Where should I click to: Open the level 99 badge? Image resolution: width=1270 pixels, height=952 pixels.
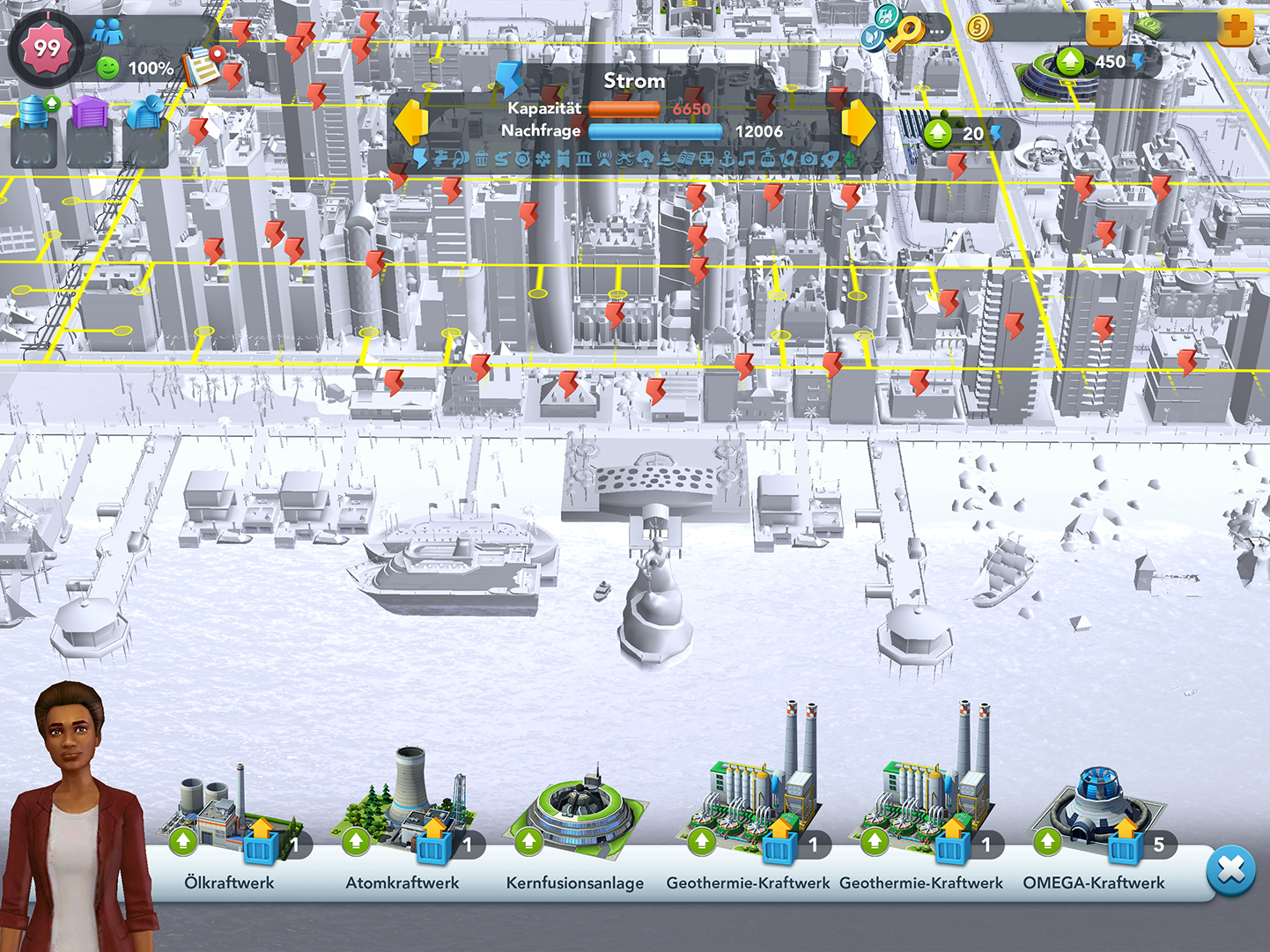click(x=46, y=47)
